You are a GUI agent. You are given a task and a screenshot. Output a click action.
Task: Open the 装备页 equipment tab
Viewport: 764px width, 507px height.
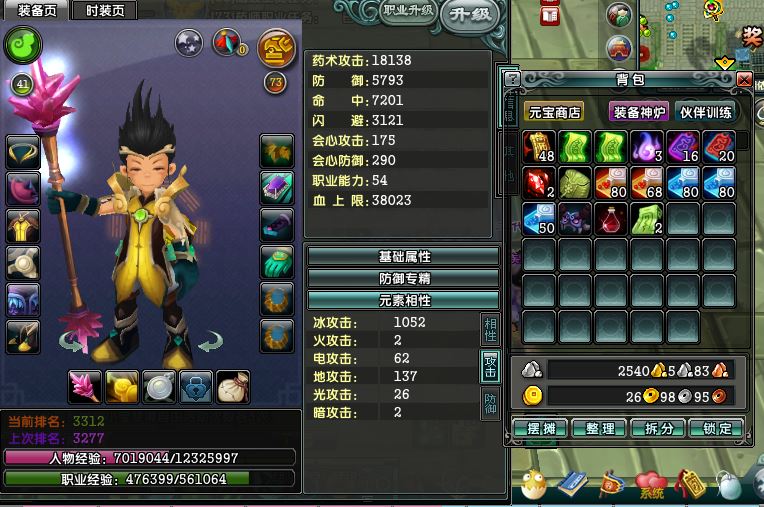36,11
